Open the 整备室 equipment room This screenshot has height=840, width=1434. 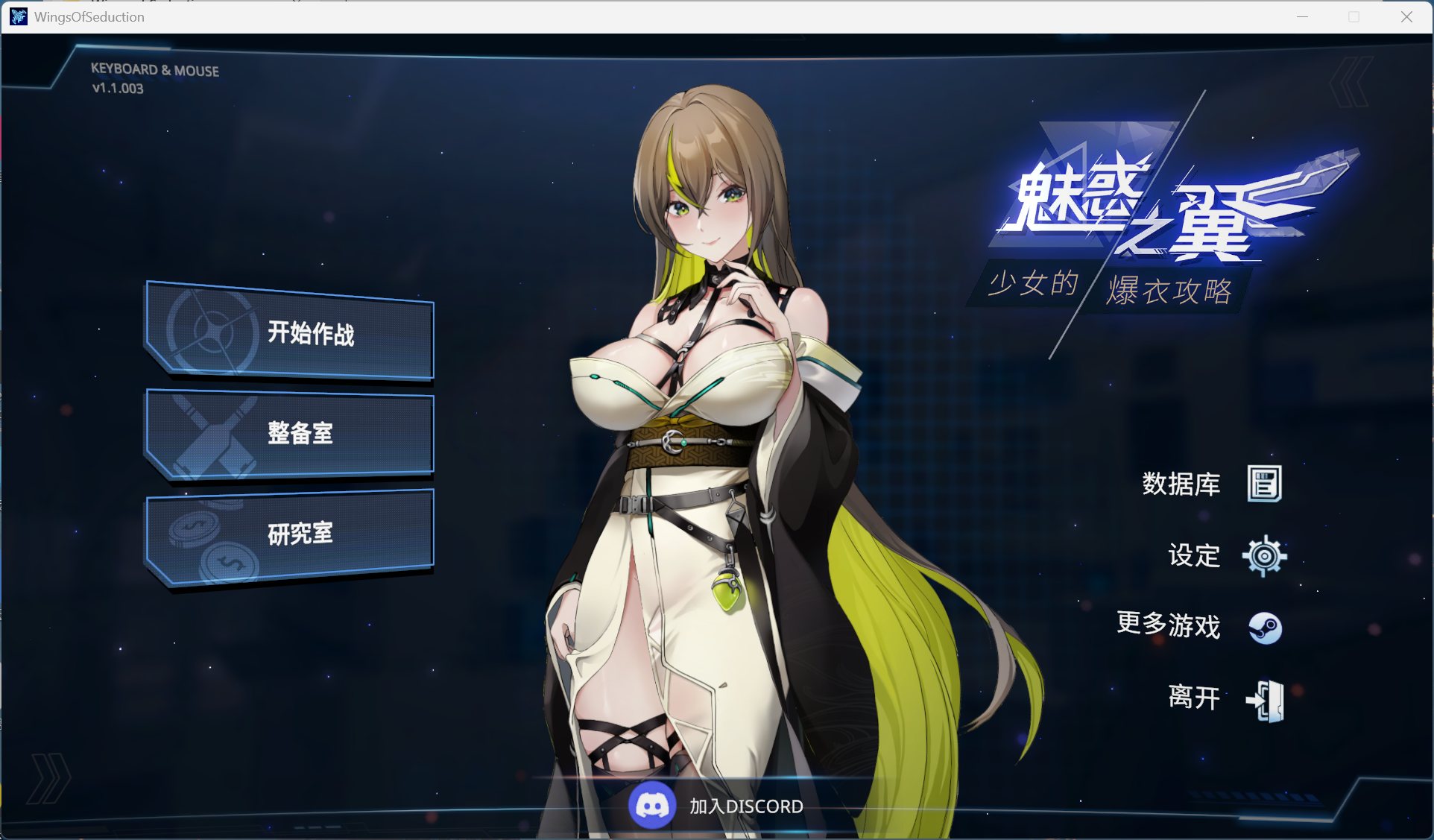click(x=301, y=432)
